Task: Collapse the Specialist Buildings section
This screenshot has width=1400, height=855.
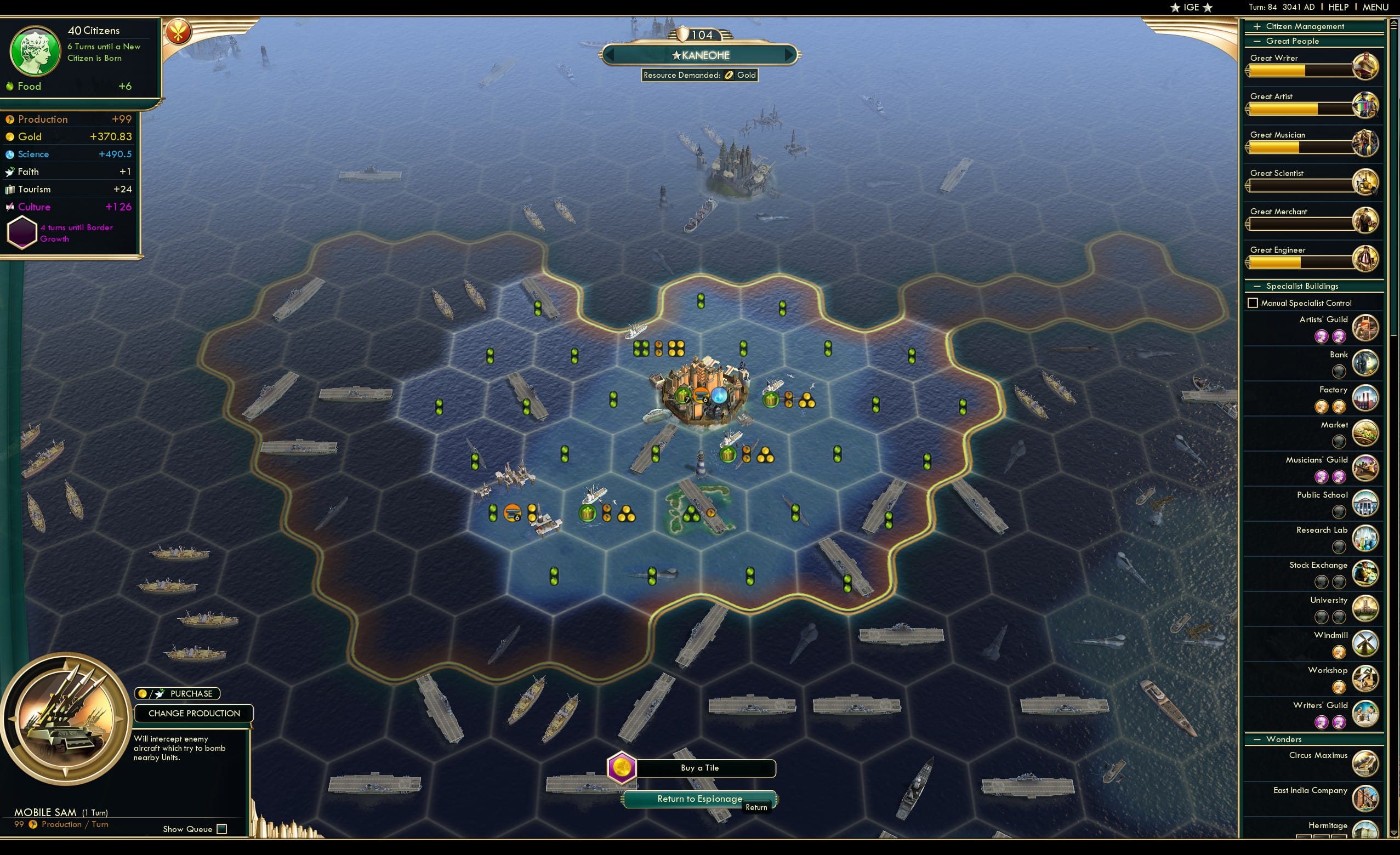Action: (x=1257, y=286)
